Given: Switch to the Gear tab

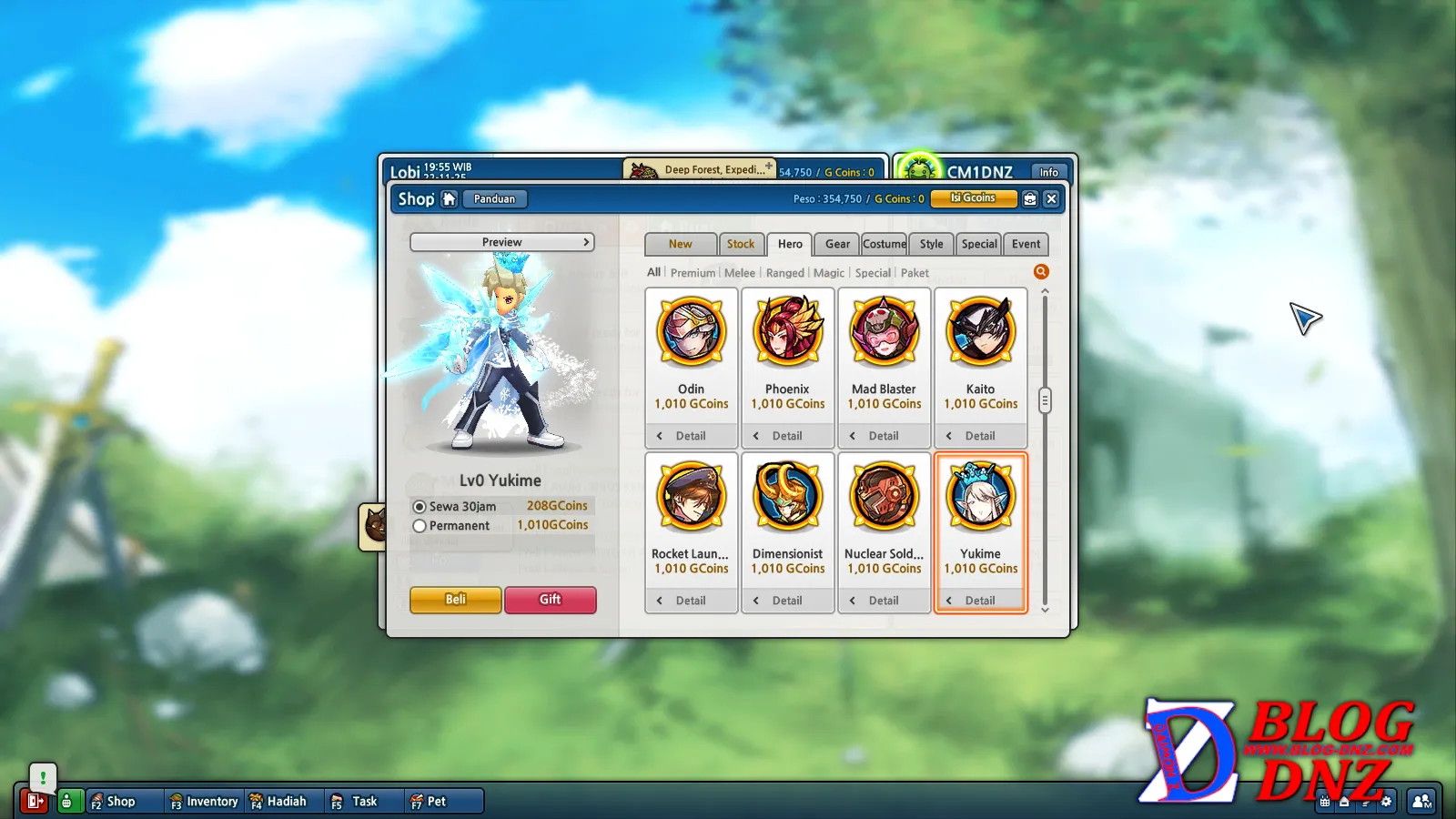Looking at the screenshot, I should [837, 244].
